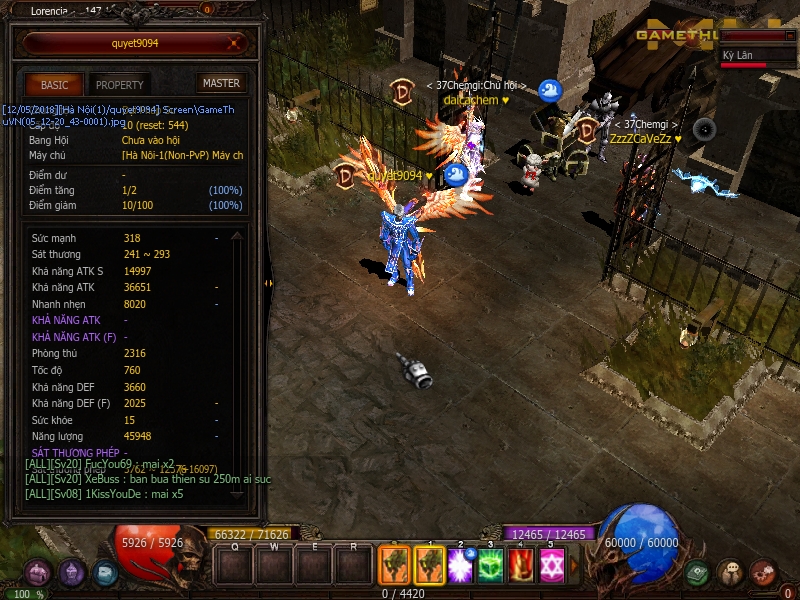Open the blue round shop icon

104,573
